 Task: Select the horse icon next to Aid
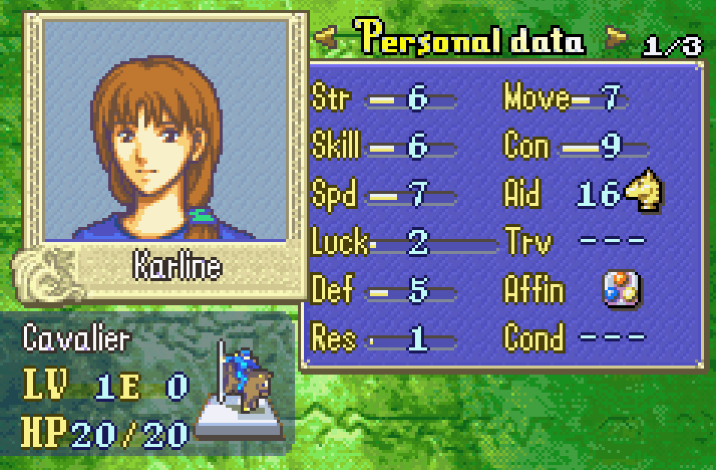[x=645, y=192]
